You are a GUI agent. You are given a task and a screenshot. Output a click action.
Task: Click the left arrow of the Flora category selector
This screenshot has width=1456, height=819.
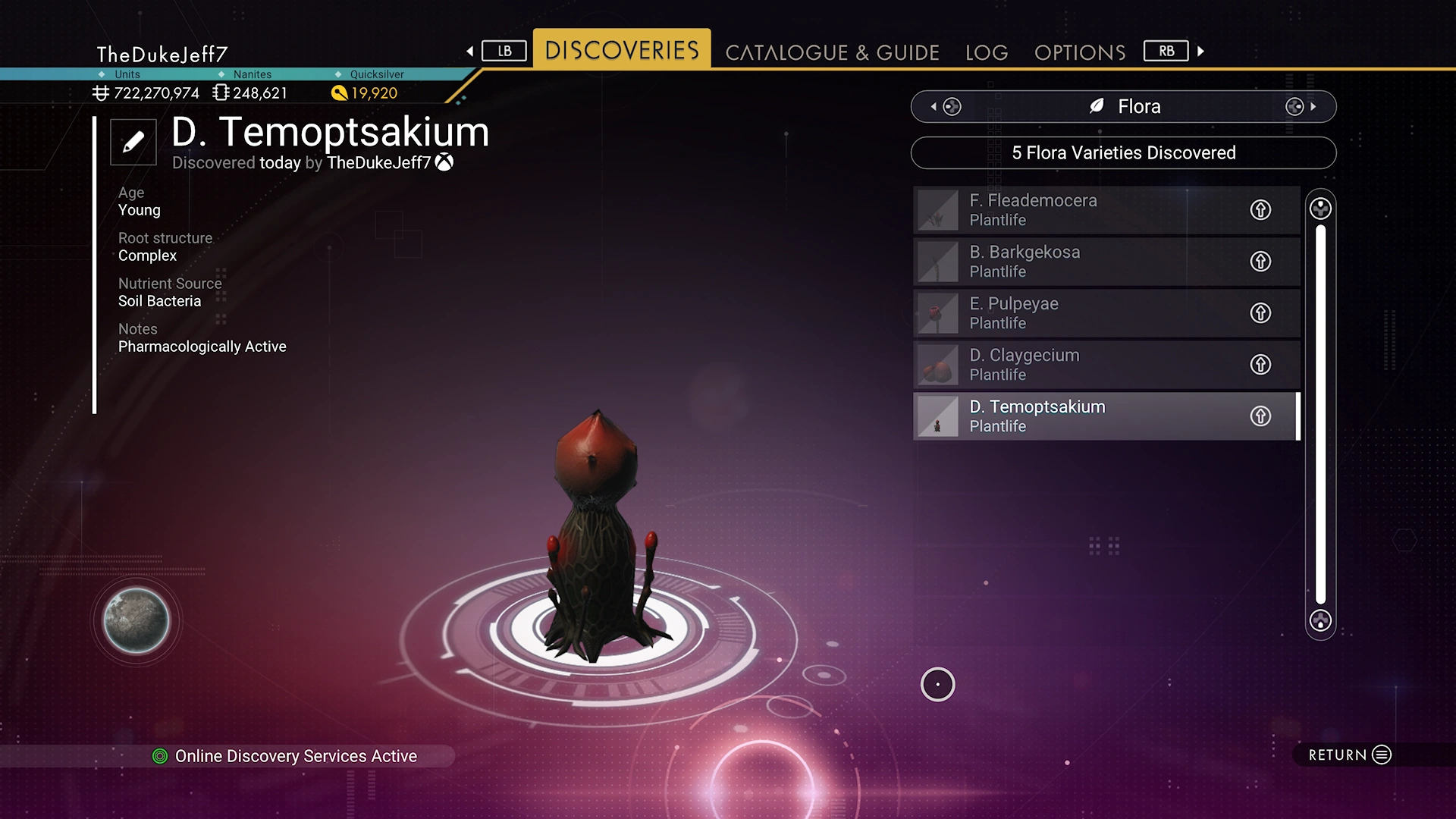934,107
